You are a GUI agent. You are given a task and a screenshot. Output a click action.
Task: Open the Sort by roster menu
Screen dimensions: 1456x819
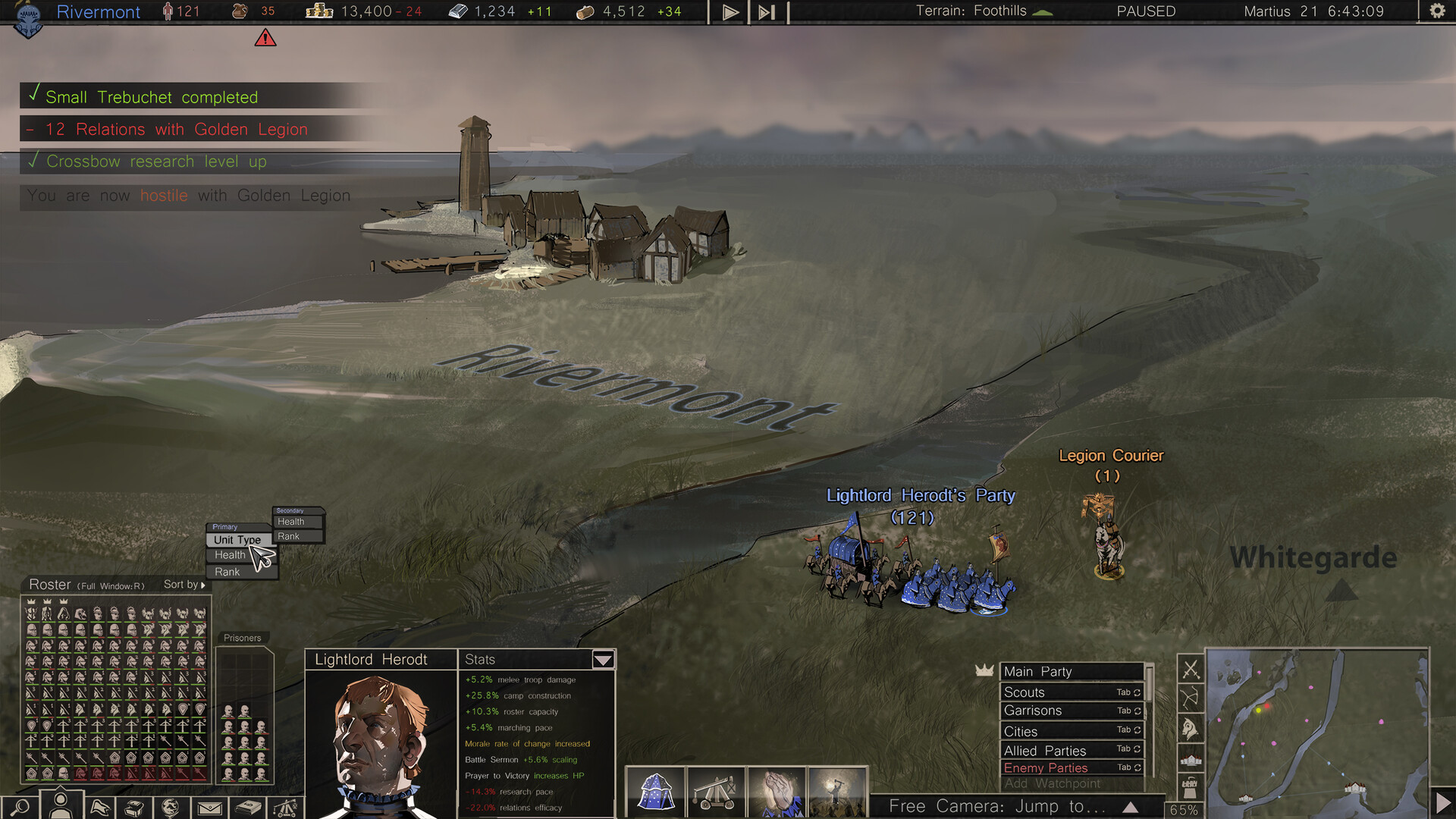point(184,585)
